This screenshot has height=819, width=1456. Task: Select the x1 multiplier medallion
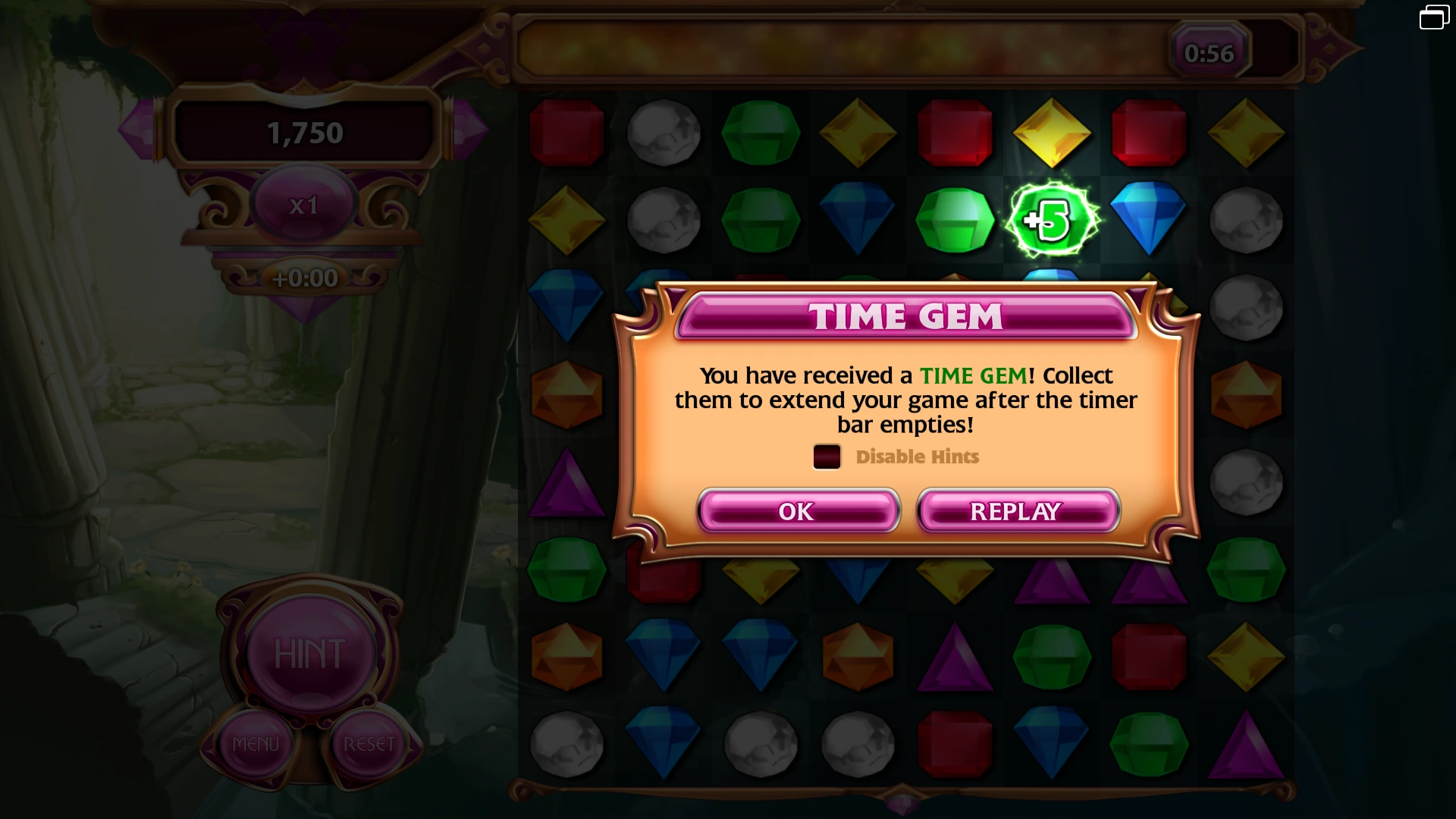tap(303, 203)
